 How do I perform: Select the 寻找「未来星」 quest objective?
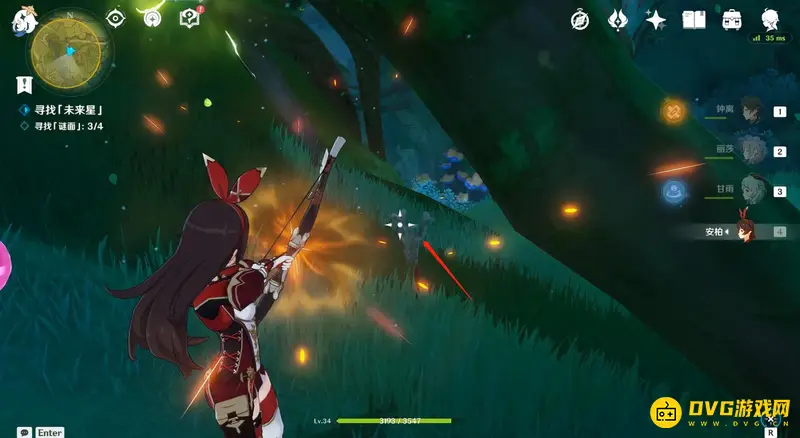click(70, 109)
